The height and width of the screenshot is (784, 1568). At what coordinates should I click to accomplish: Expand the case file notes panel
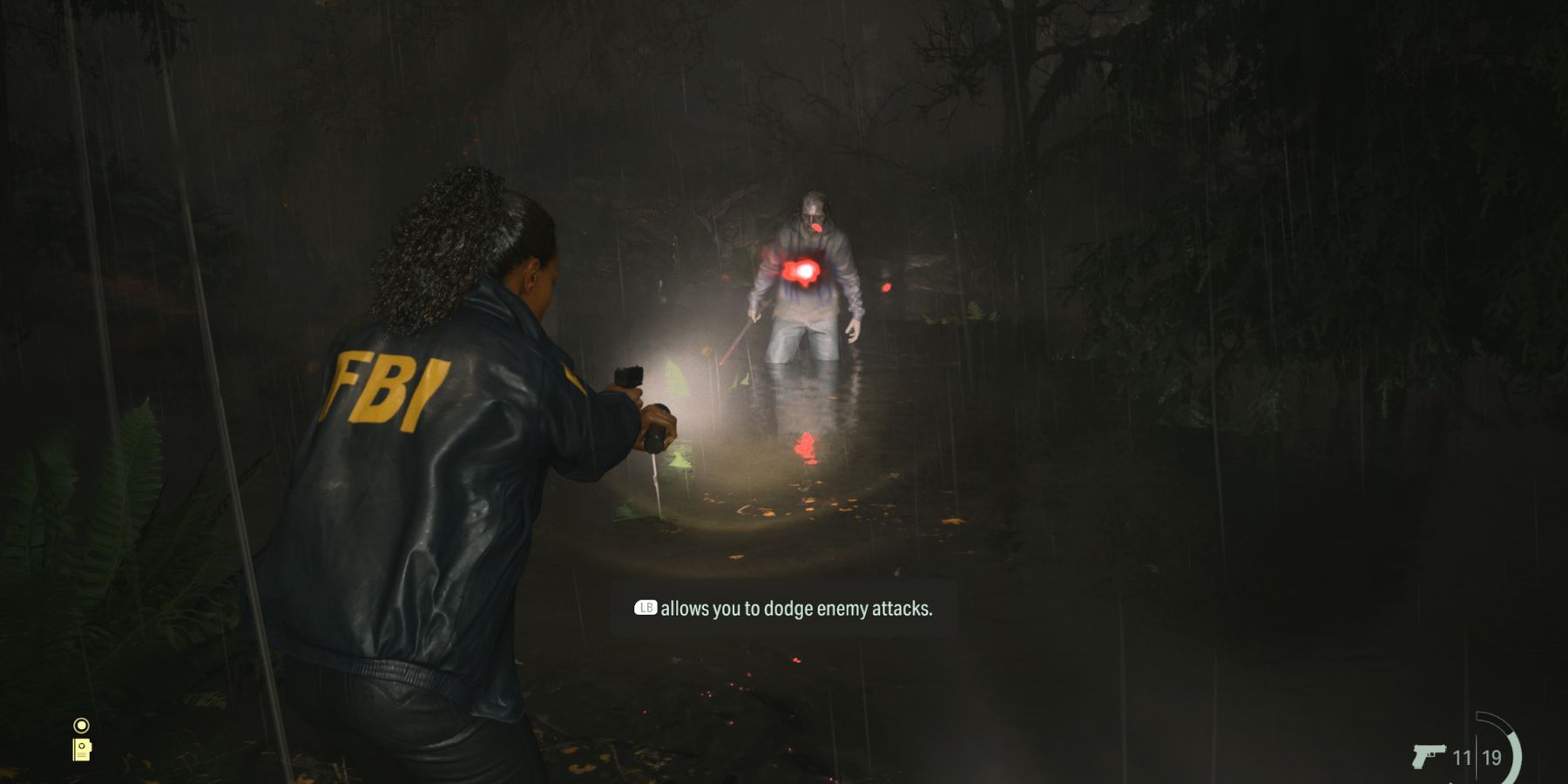[x=82, y=750]
